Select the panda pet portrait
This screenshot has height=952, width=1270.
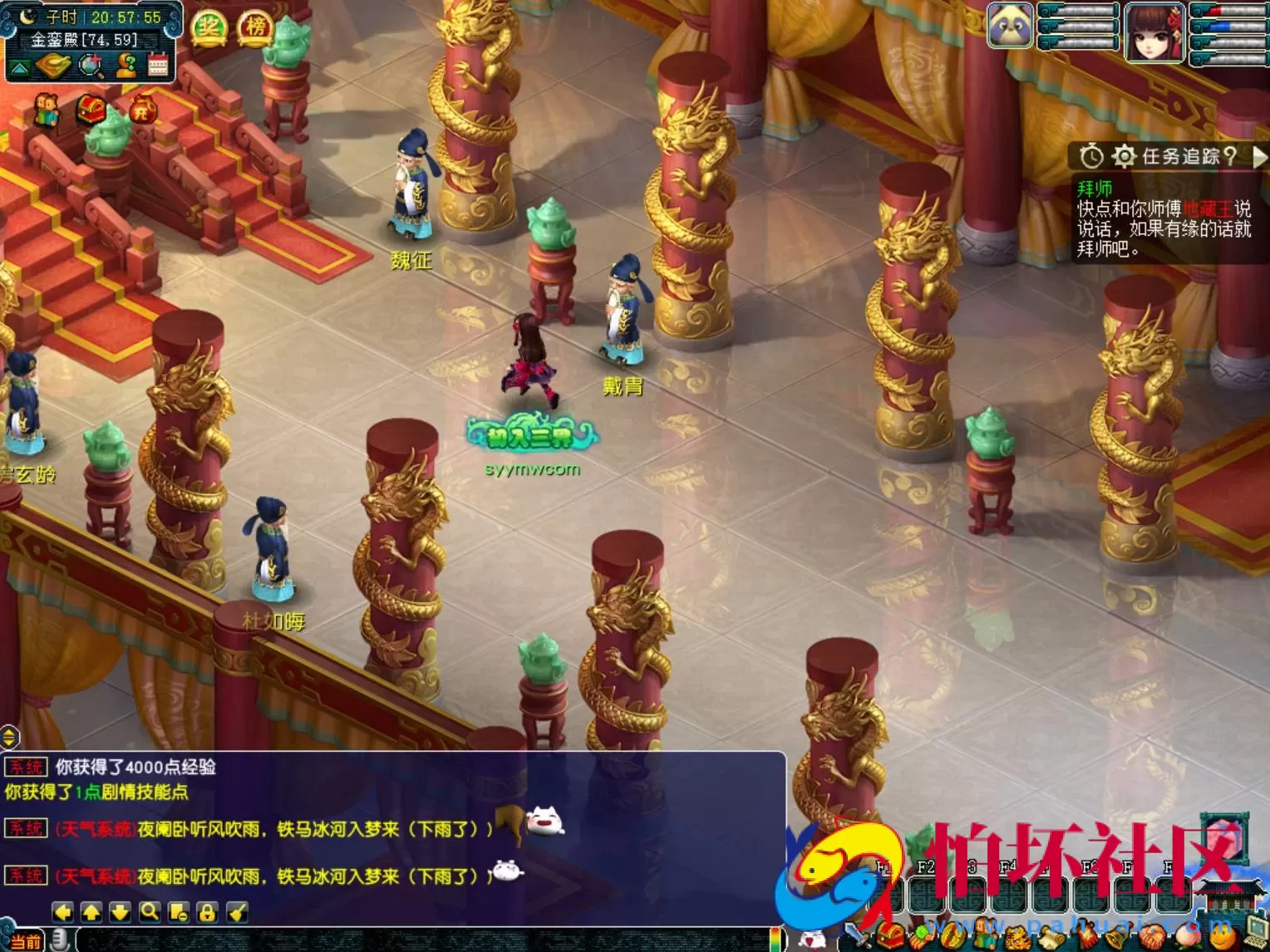click(1010, 27)
